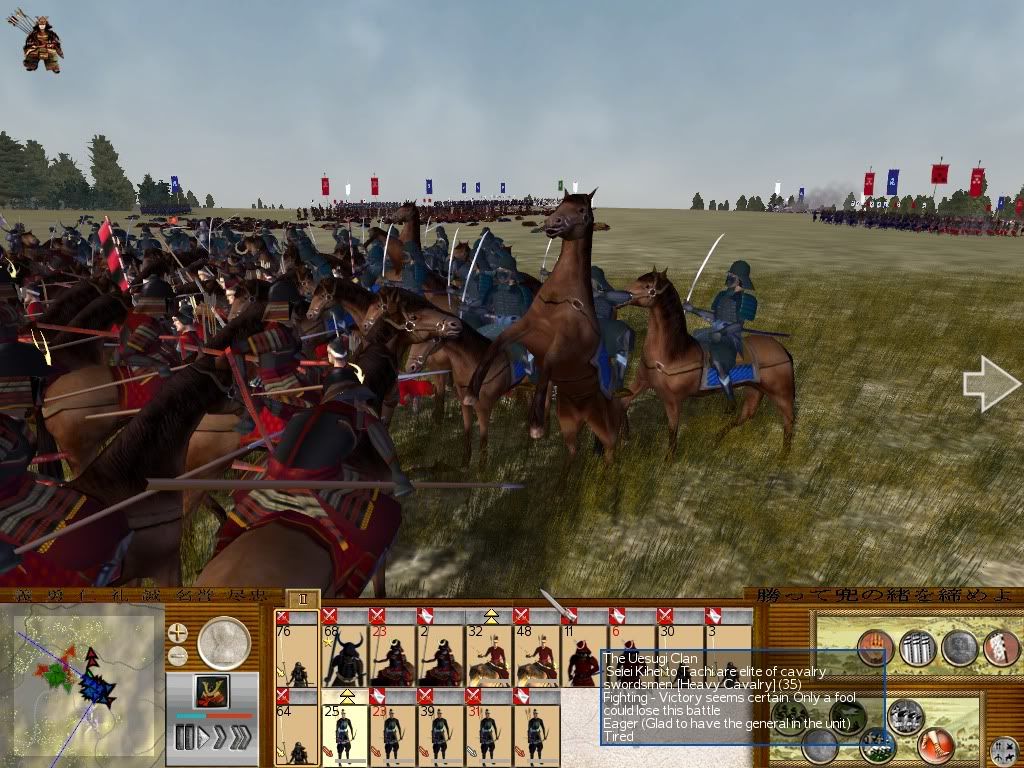
Task: Select the archer unit card with 39 men
Action: [441, 733]
